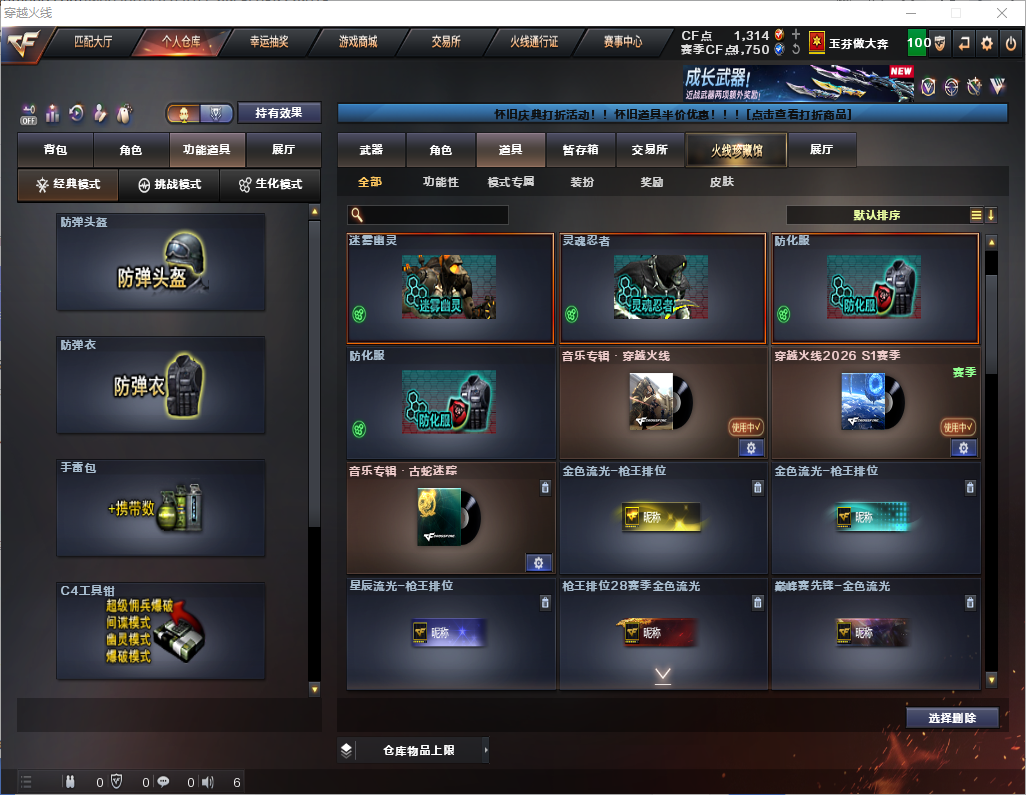Close the game window

click(x=1002, y=13)
